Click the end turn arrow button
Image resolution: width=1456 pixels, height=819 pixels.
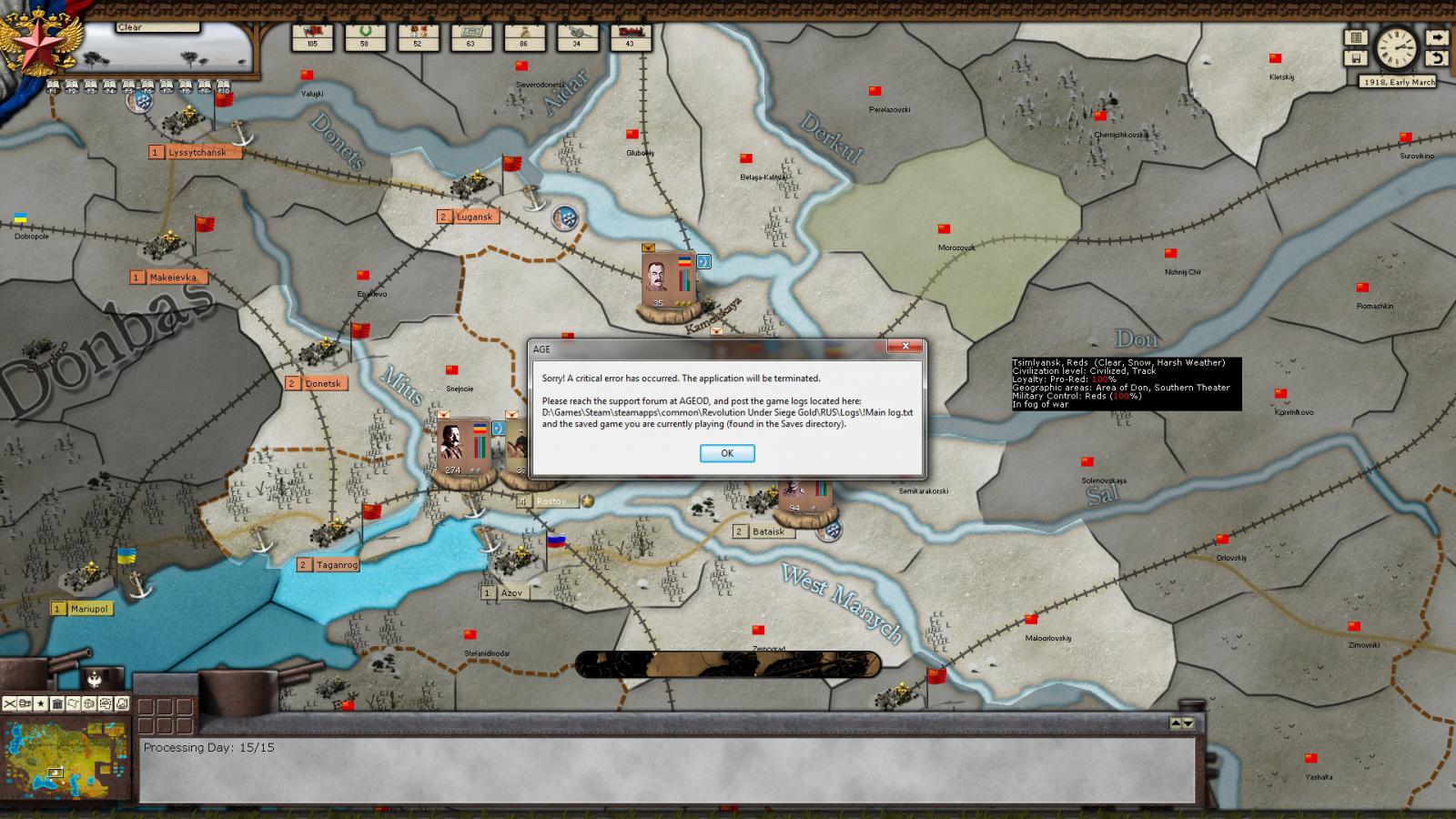(x=1436, y=38)
